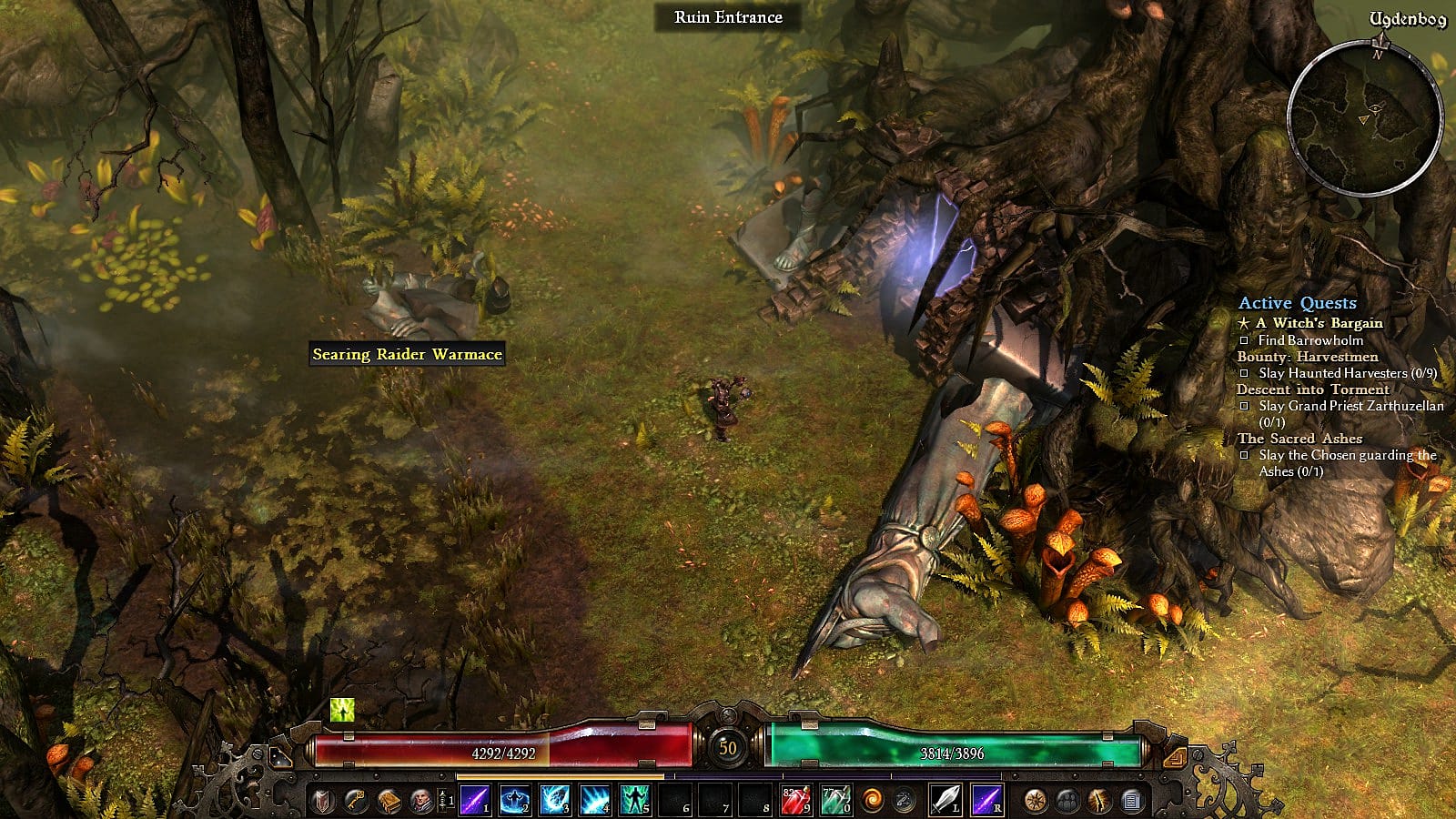Click the document page menu icon
Viewport: 1456px width, 819px height.
[x=1132, y=801]
